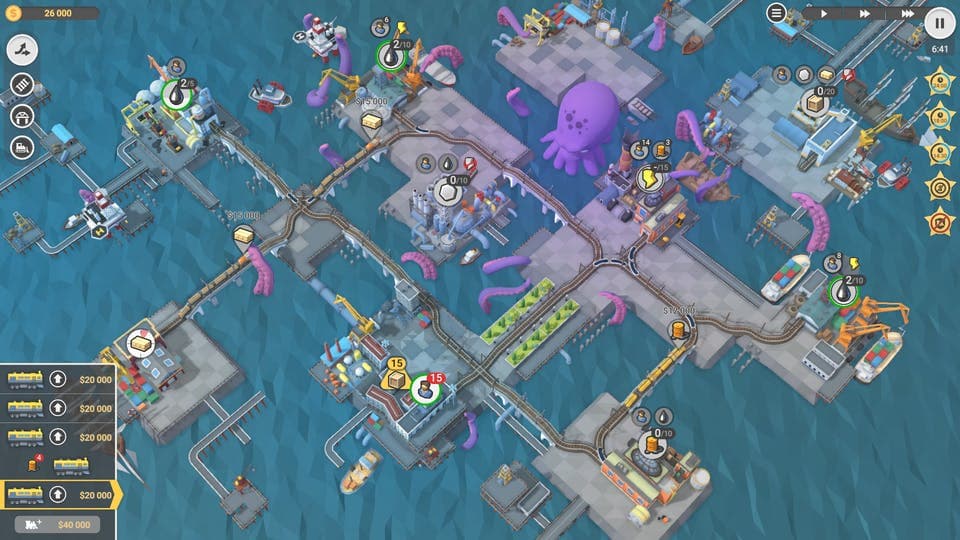Click the $12 000 barrel purchase marker
Viewport: 960px width, 540px height.
(679, 329)
